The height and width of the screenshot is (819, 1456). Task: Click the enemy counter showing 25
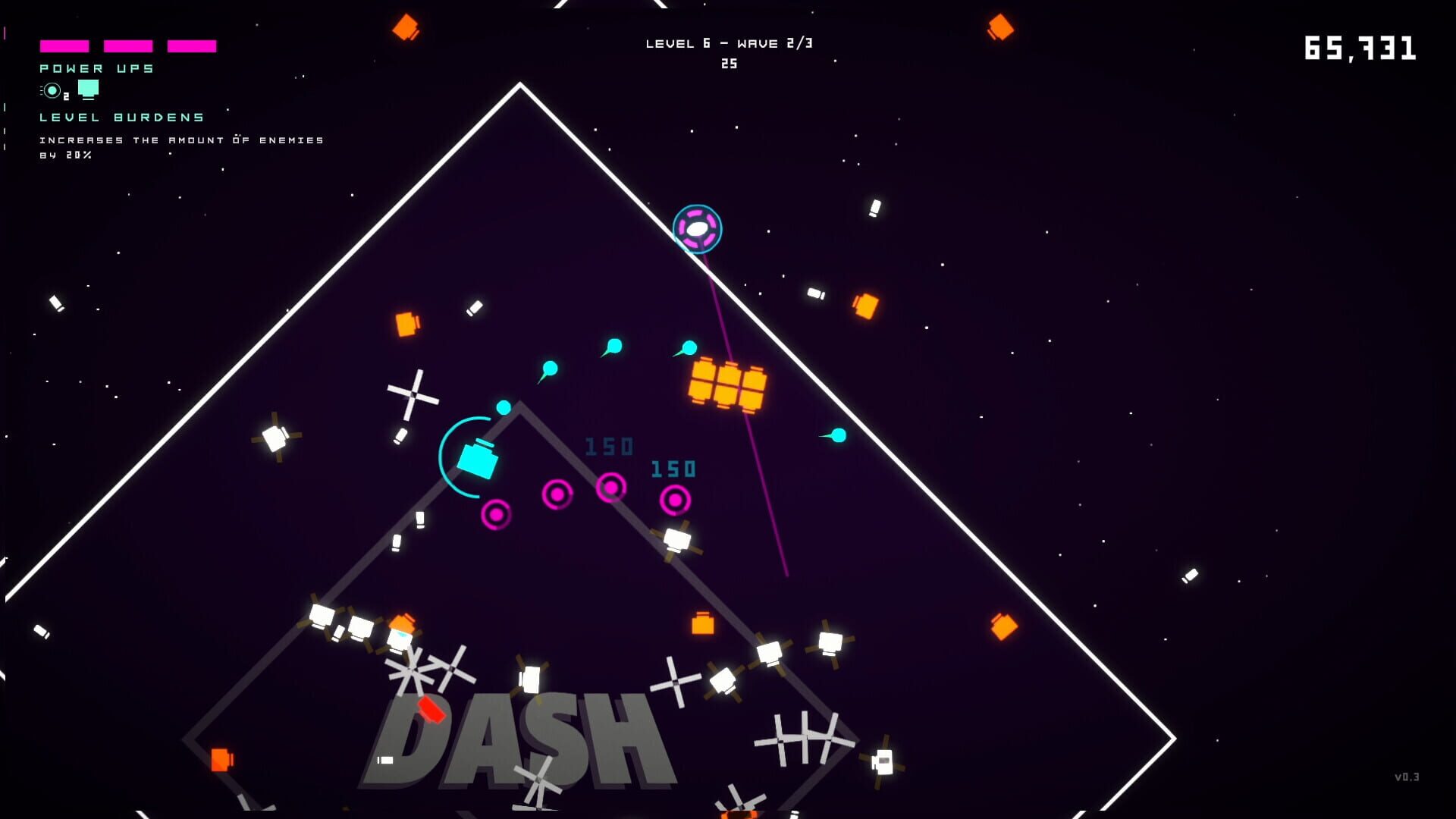coord(730,64)
